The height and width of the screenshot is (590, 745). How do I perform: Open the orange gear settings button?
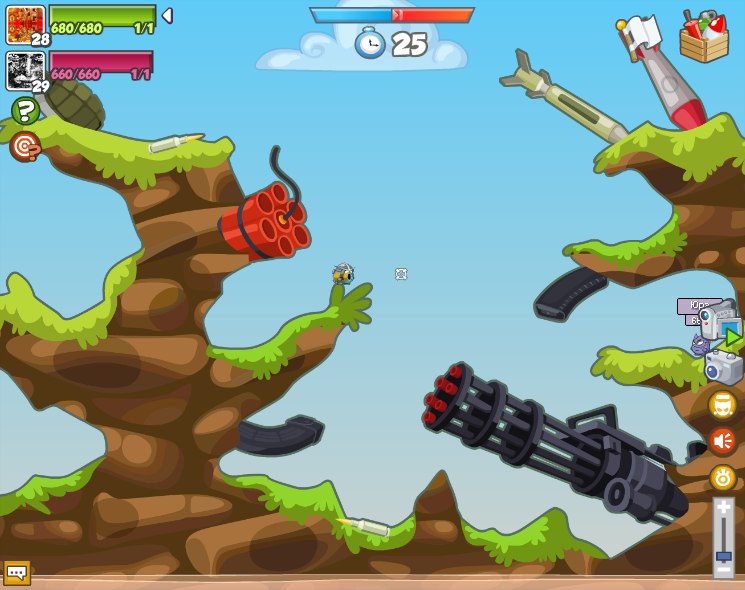click(722, 477)
